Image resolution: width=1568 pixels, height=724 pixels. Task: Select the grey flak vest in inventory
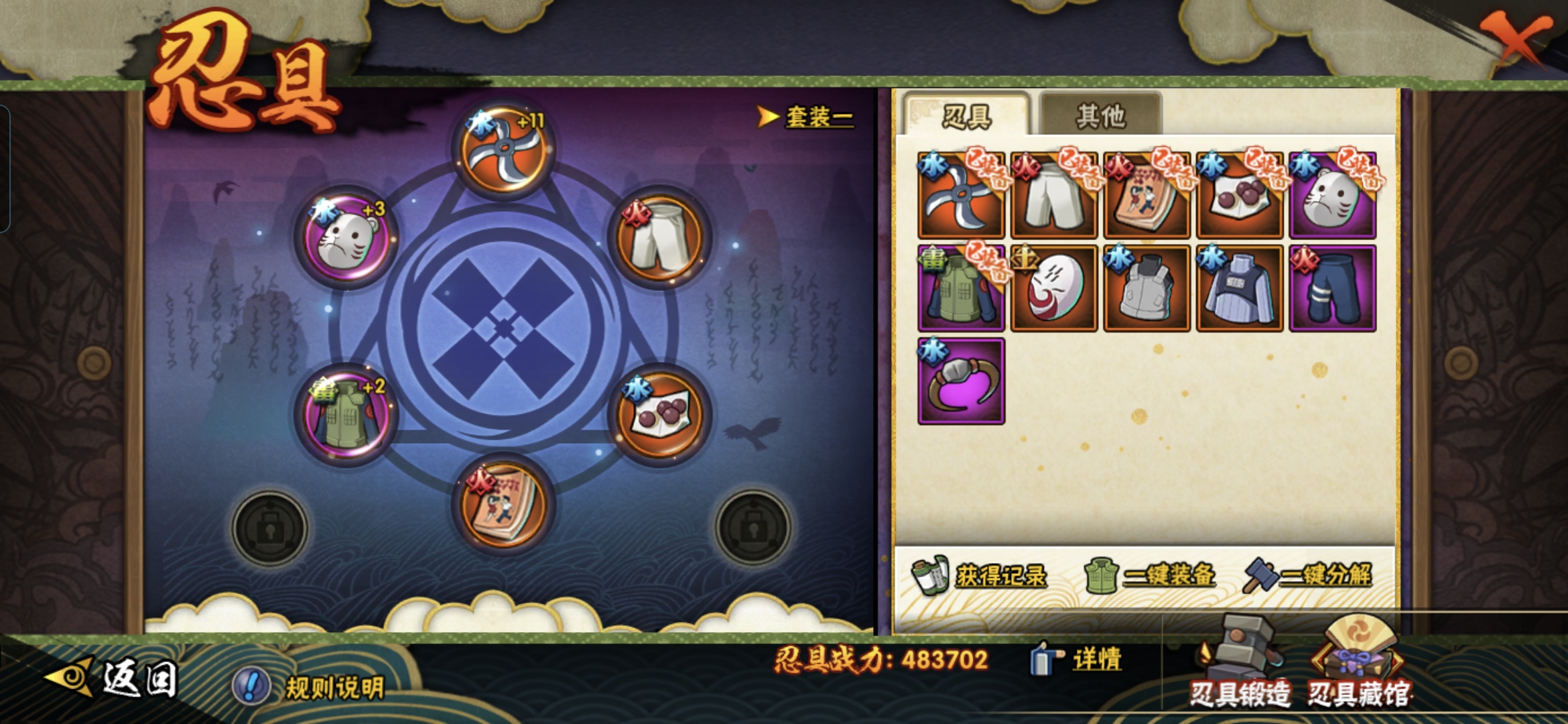1147,288
